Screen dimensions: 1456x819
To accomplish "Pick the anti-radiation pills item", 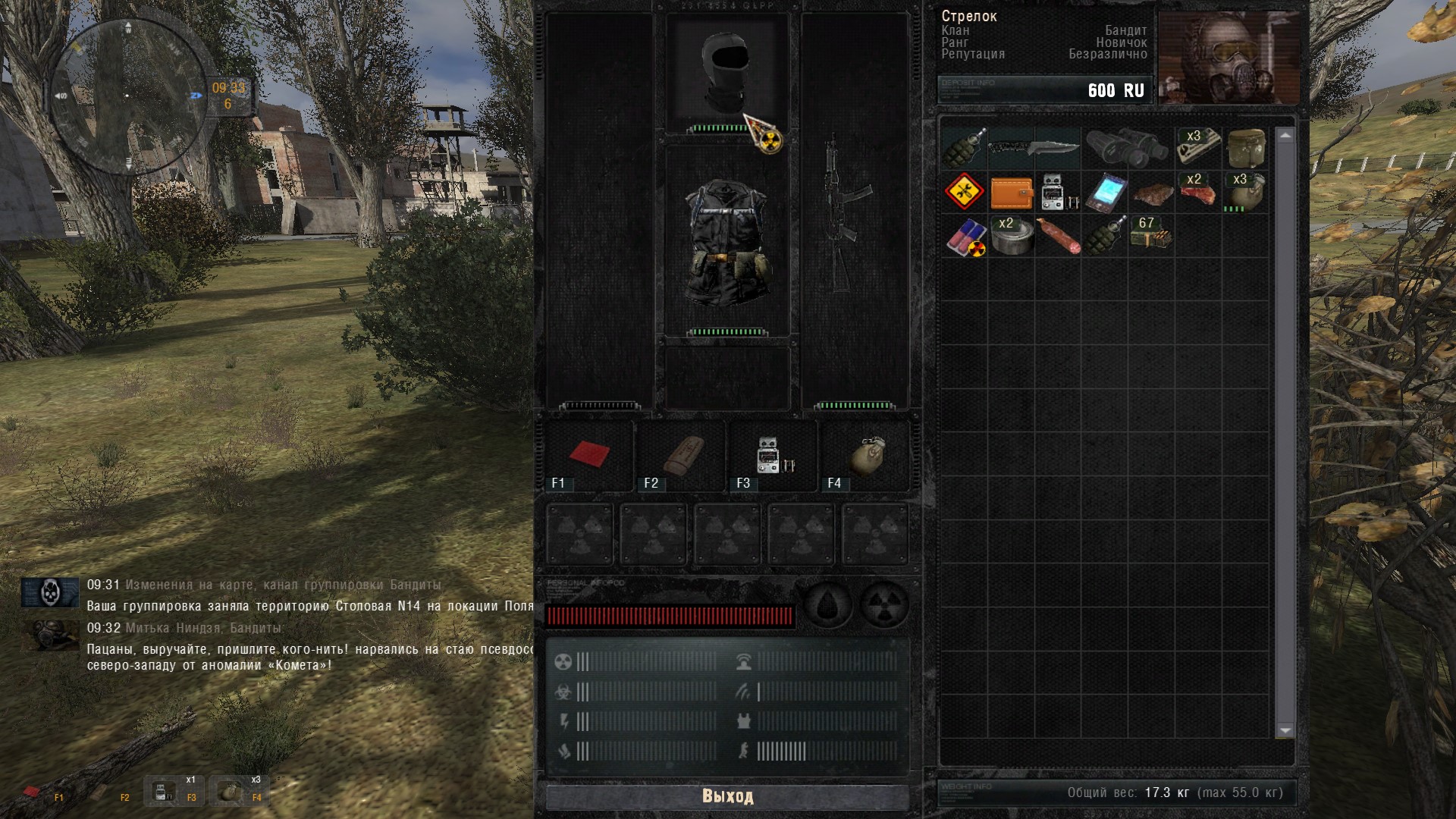I will click(965, 237).
